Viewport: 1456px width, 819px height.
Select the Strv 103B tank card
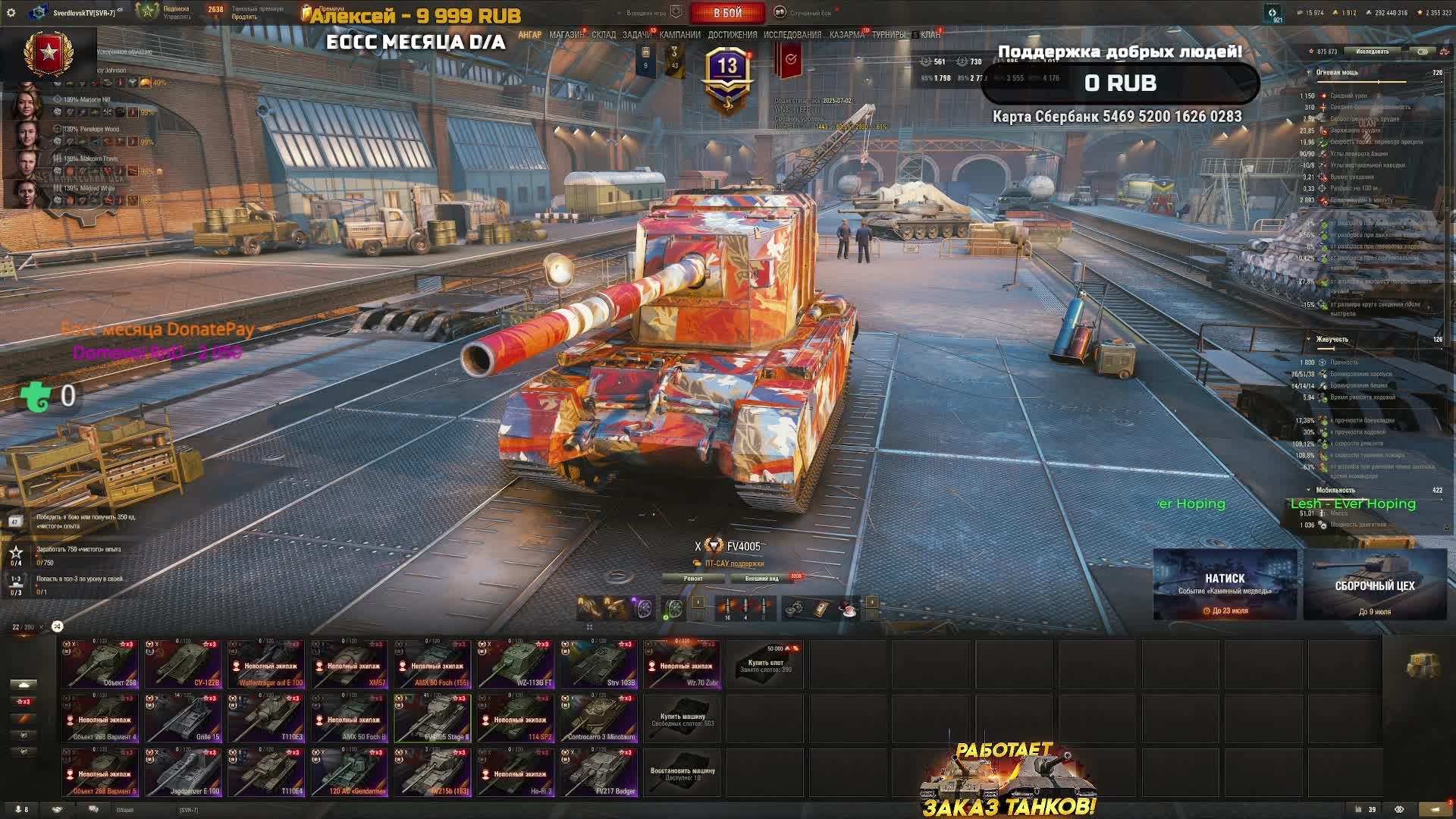599,664
